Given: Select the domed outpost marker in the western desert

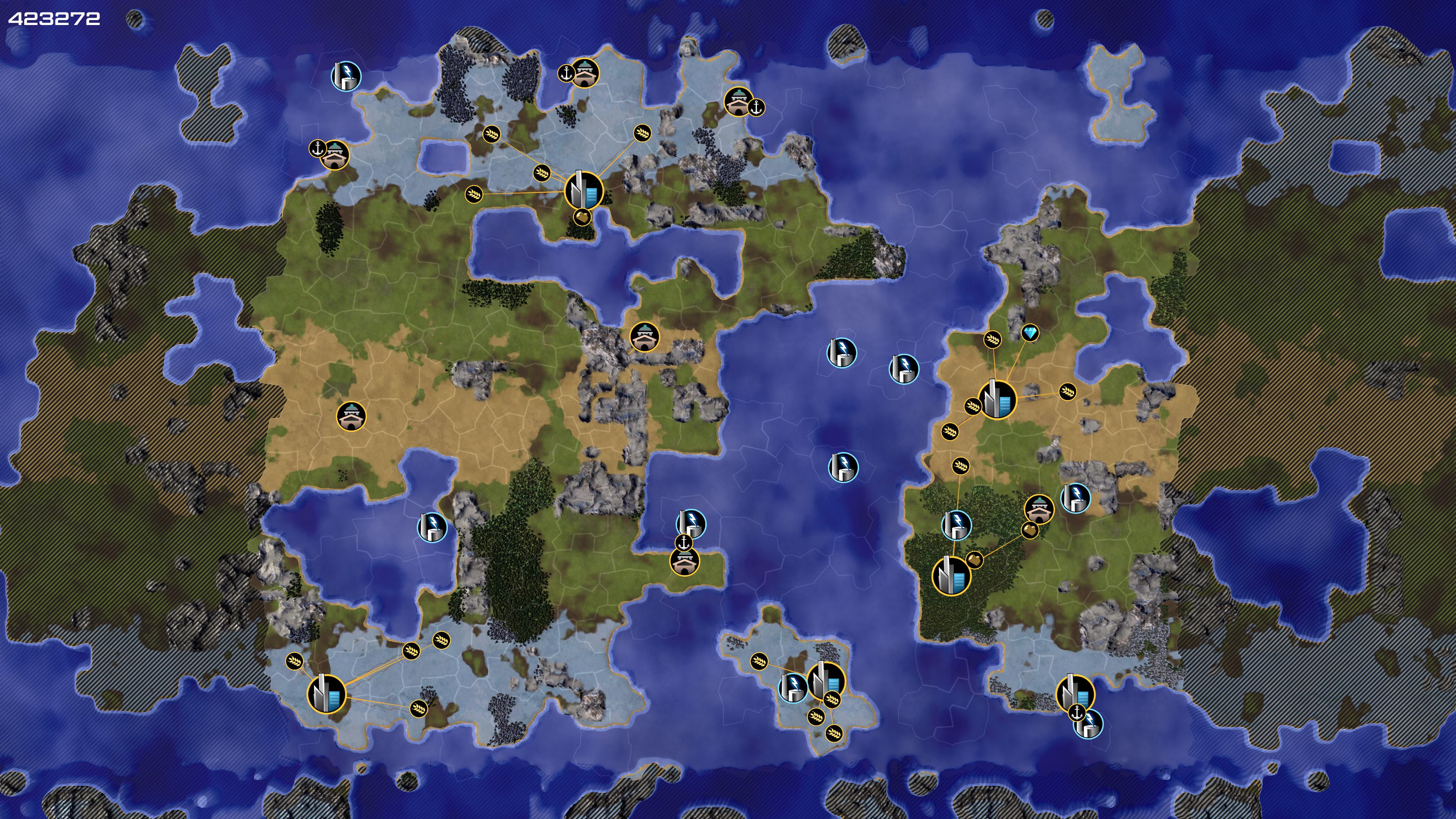Looking at the screenshot, I should point(351,417).
